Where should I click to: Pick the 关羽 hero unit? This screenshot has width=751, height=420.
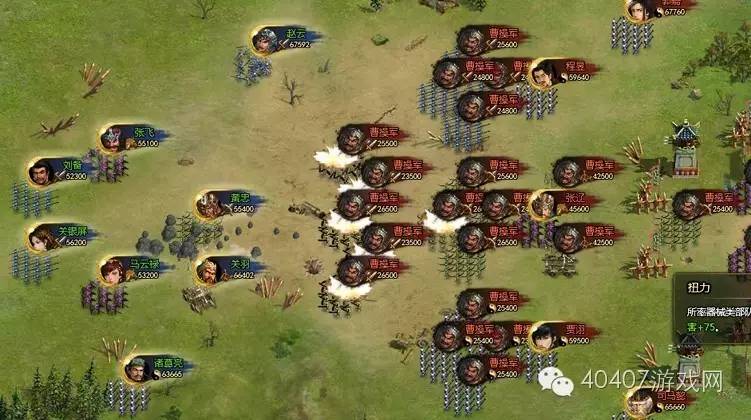(x=210, y=269)
